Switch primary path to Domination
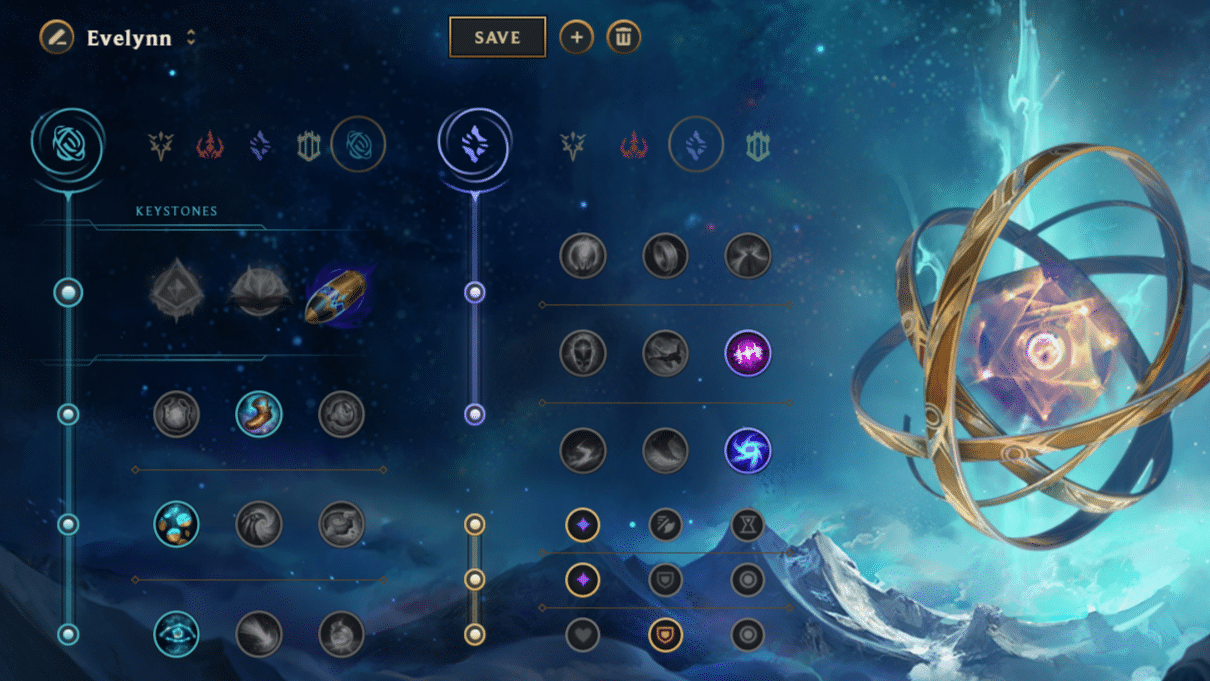Screen dimensions: 1210x681 coord(210,146)
